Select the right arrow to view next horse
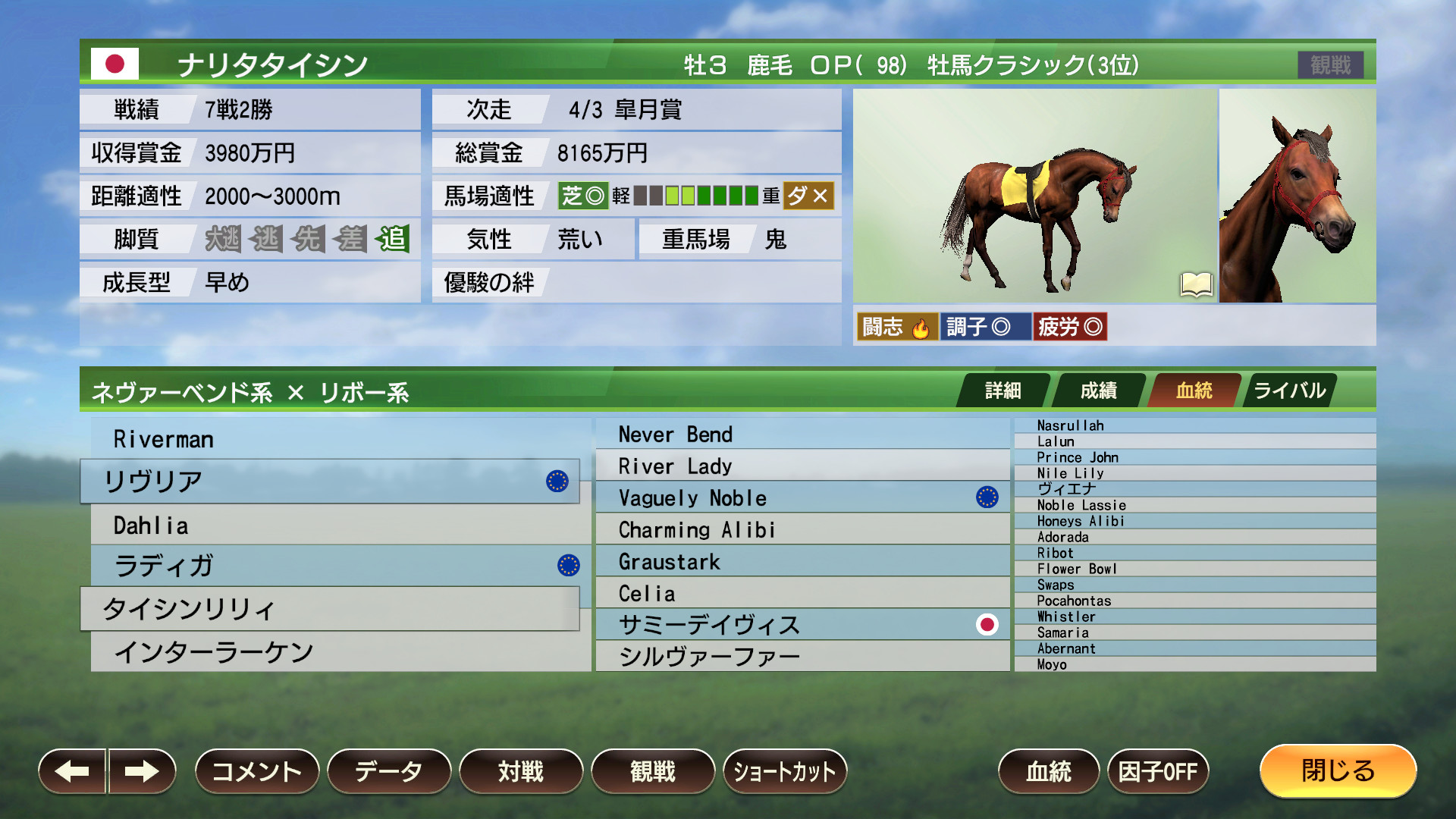 141,771
